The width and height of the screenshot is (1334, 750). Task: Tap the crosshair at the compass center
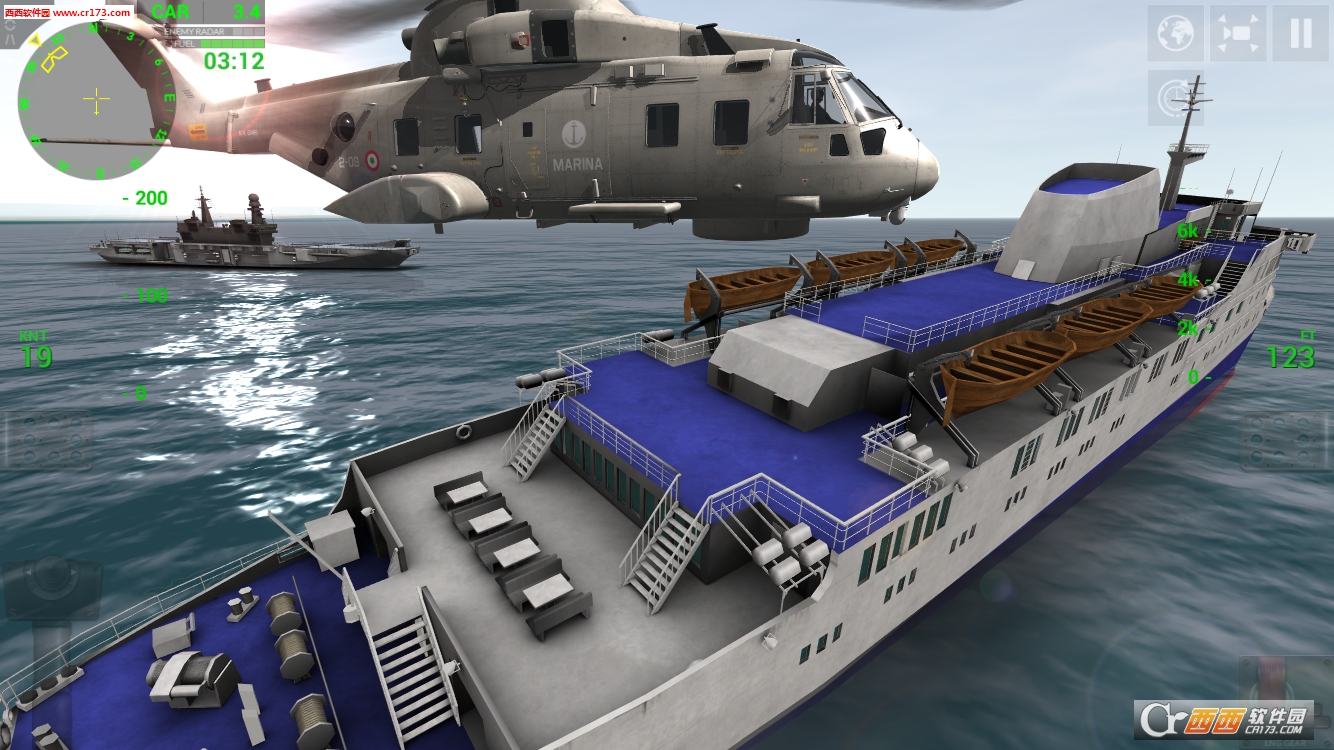pos(95,99)
